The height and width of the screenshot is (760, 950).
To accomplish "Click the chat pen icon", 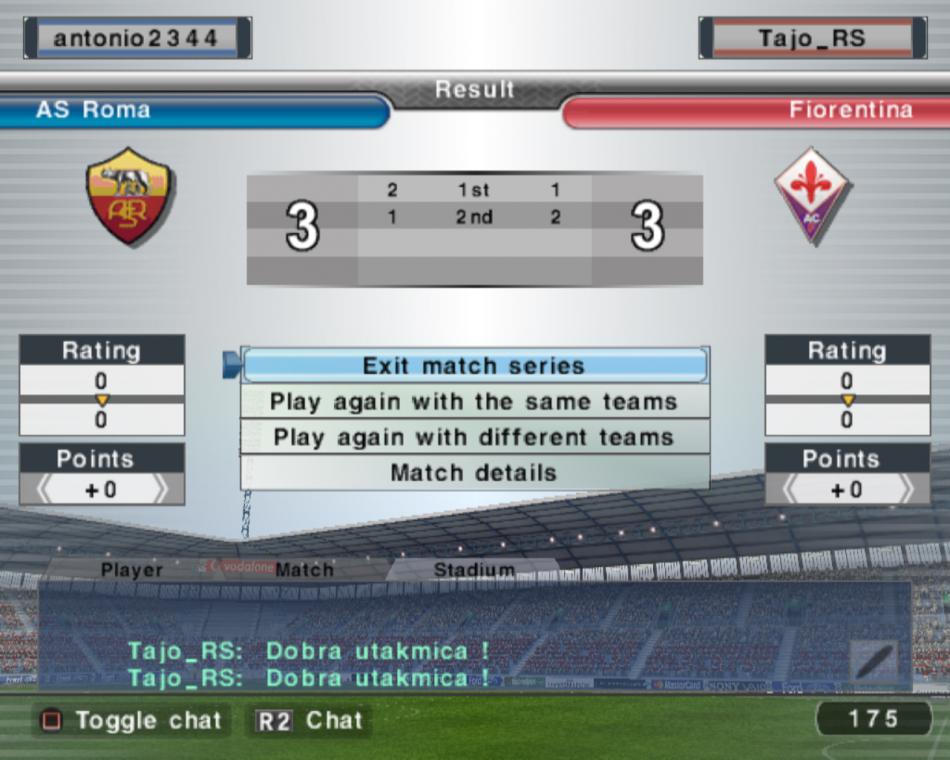I will click(x=874, y=663).
